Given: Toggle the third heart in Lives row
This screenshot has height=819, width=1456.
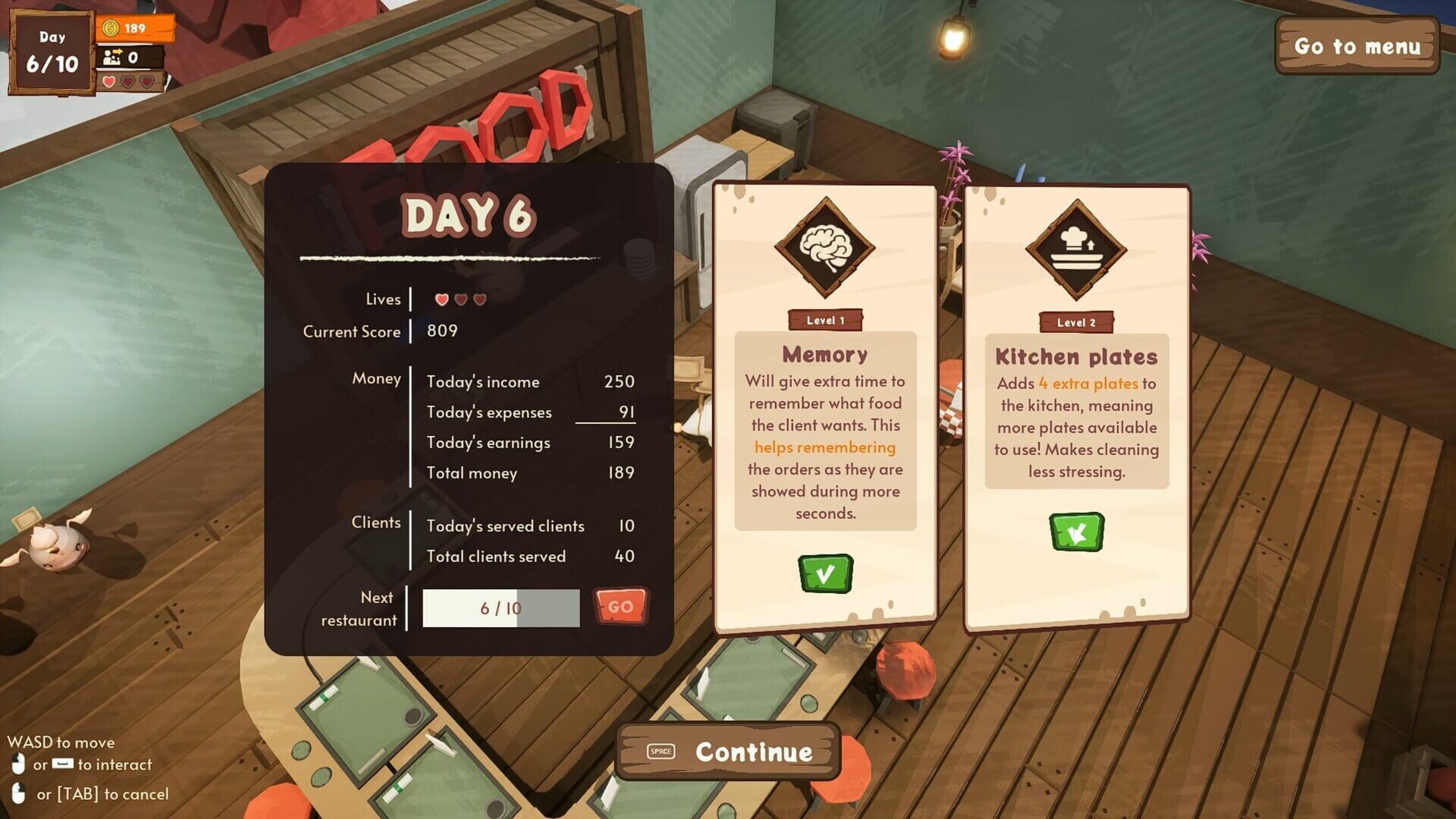Looking at the screenshot, I should [x=479, y=299].
